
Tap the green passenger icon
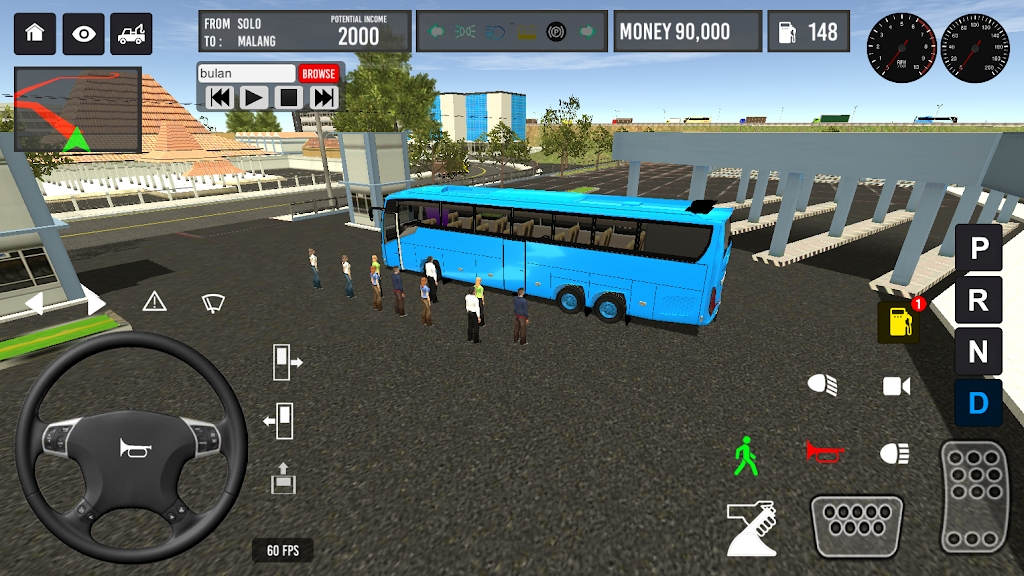coord(745,456)
